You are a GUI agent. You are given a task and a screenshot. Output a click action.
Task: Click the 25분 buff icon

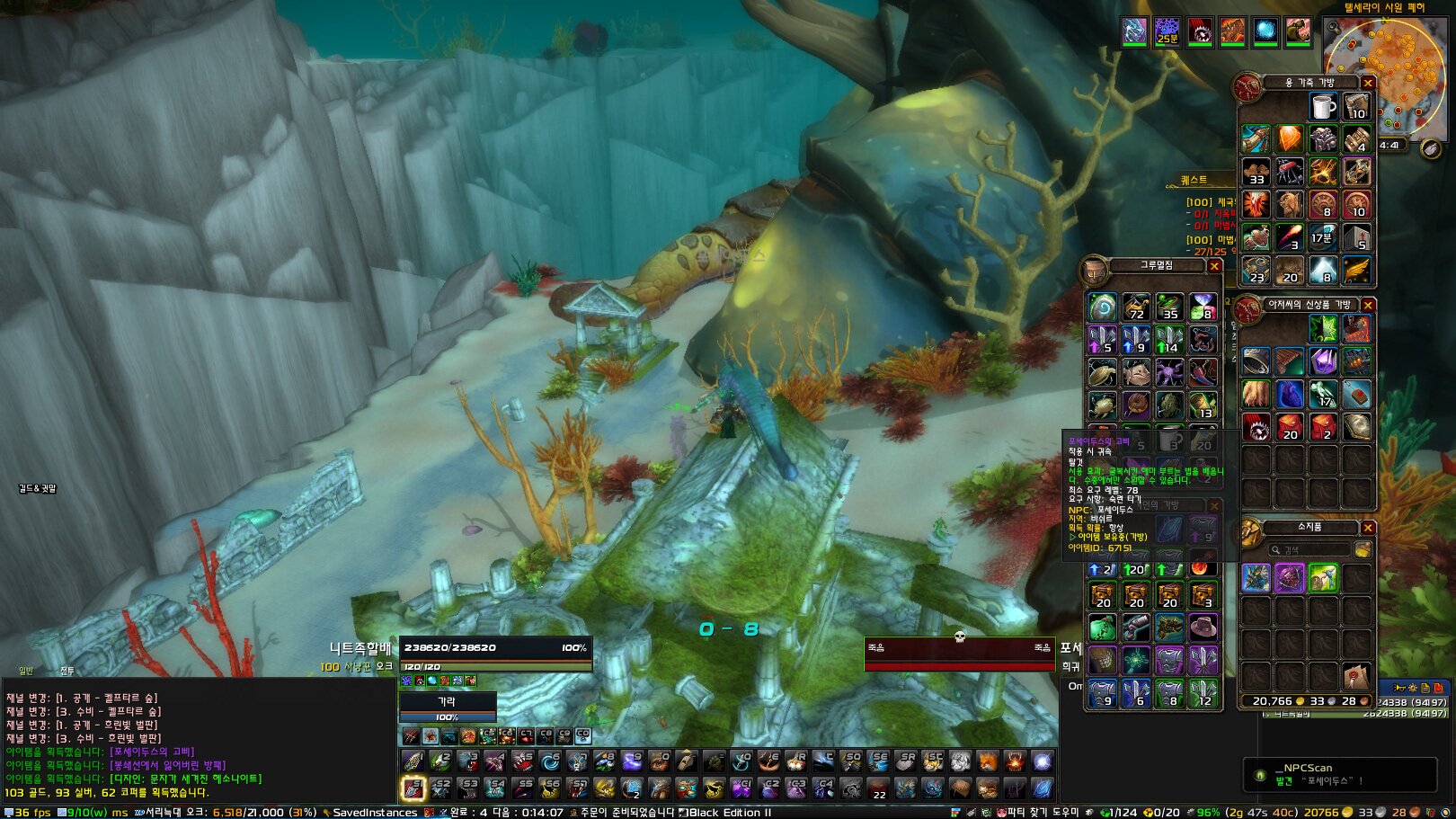[x=1167, y=31]
